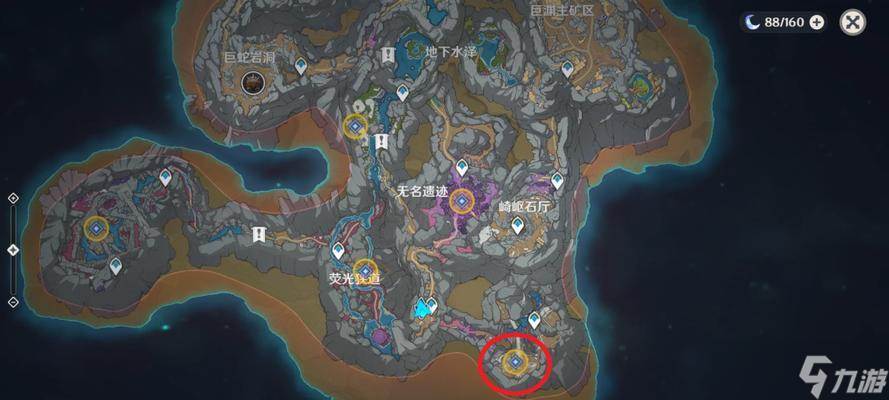Image resolution: width=889 pixels, height=400 pixels.
Task: Add Original Resin with the plus button
Action: pyautogui.click(x=817, y=22)
